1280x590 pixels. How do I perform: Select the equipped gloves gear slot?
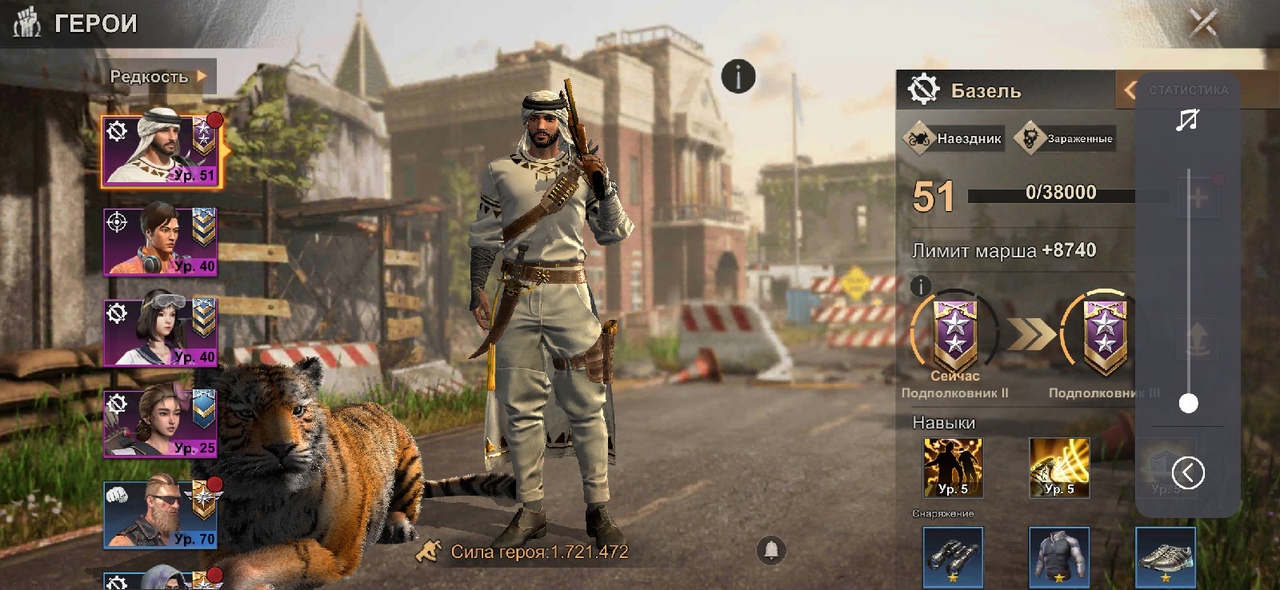coord(952,557)
